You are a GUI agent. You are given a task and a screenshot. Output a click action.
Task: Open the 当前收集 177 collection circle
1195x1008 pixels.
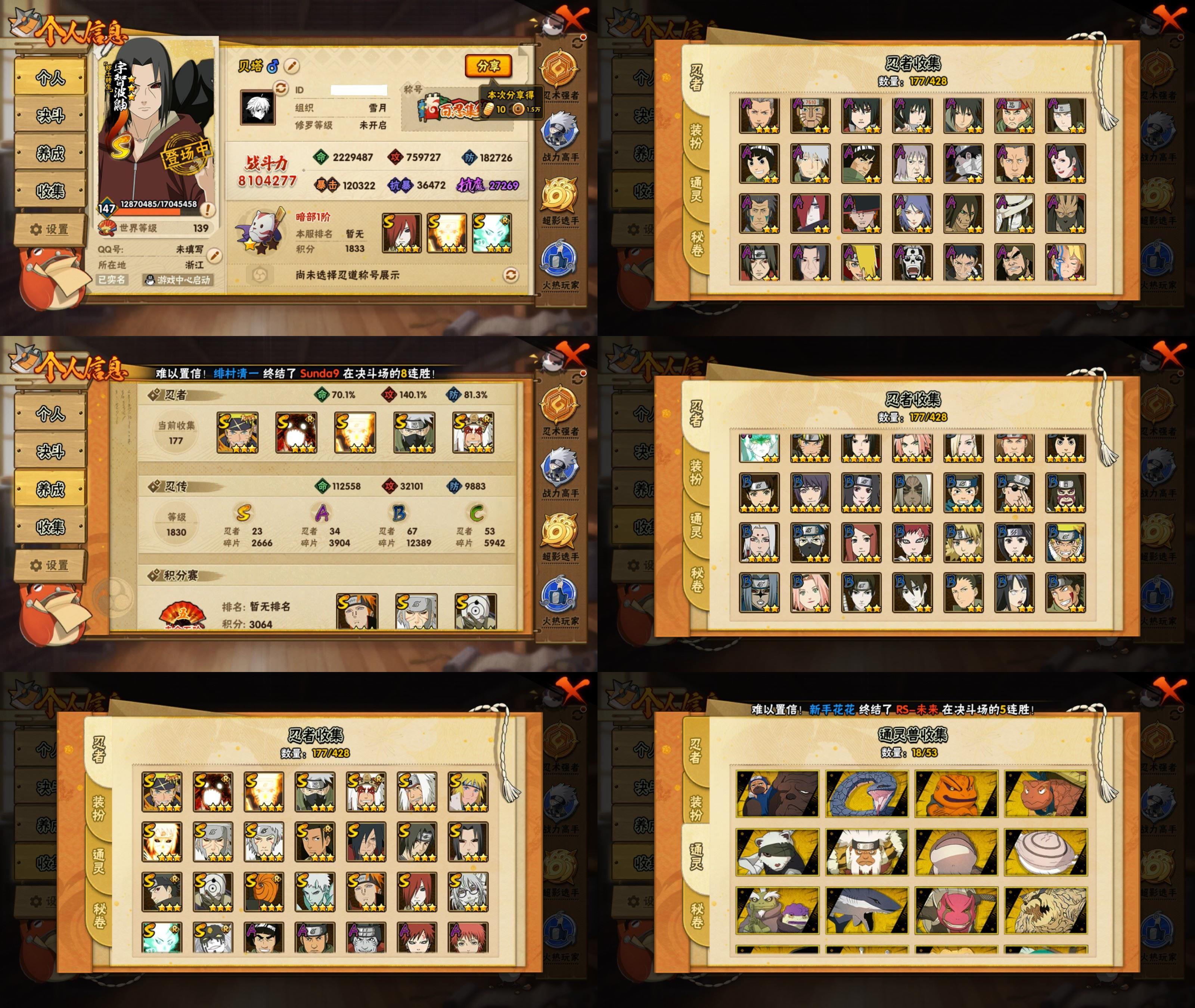coord(176,433)
